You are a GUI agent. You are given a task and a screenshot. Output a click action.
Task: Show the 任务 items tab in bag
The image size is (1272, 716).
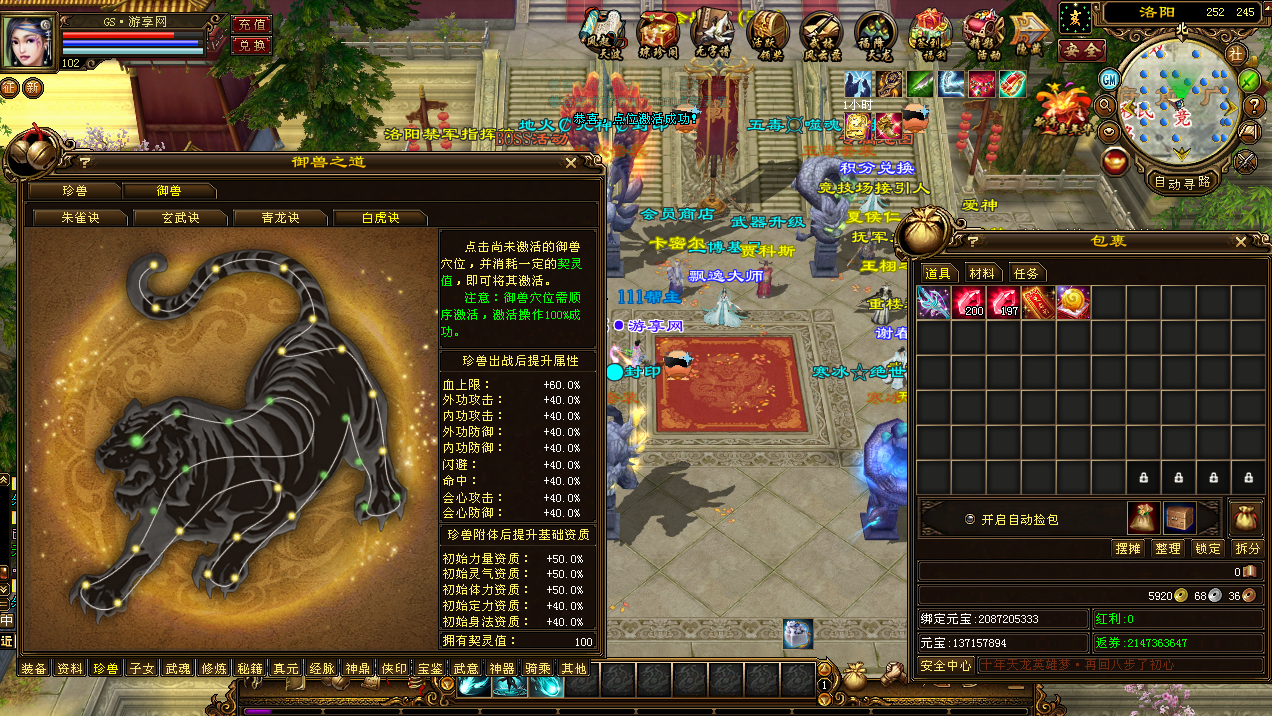click(1026, 273)
